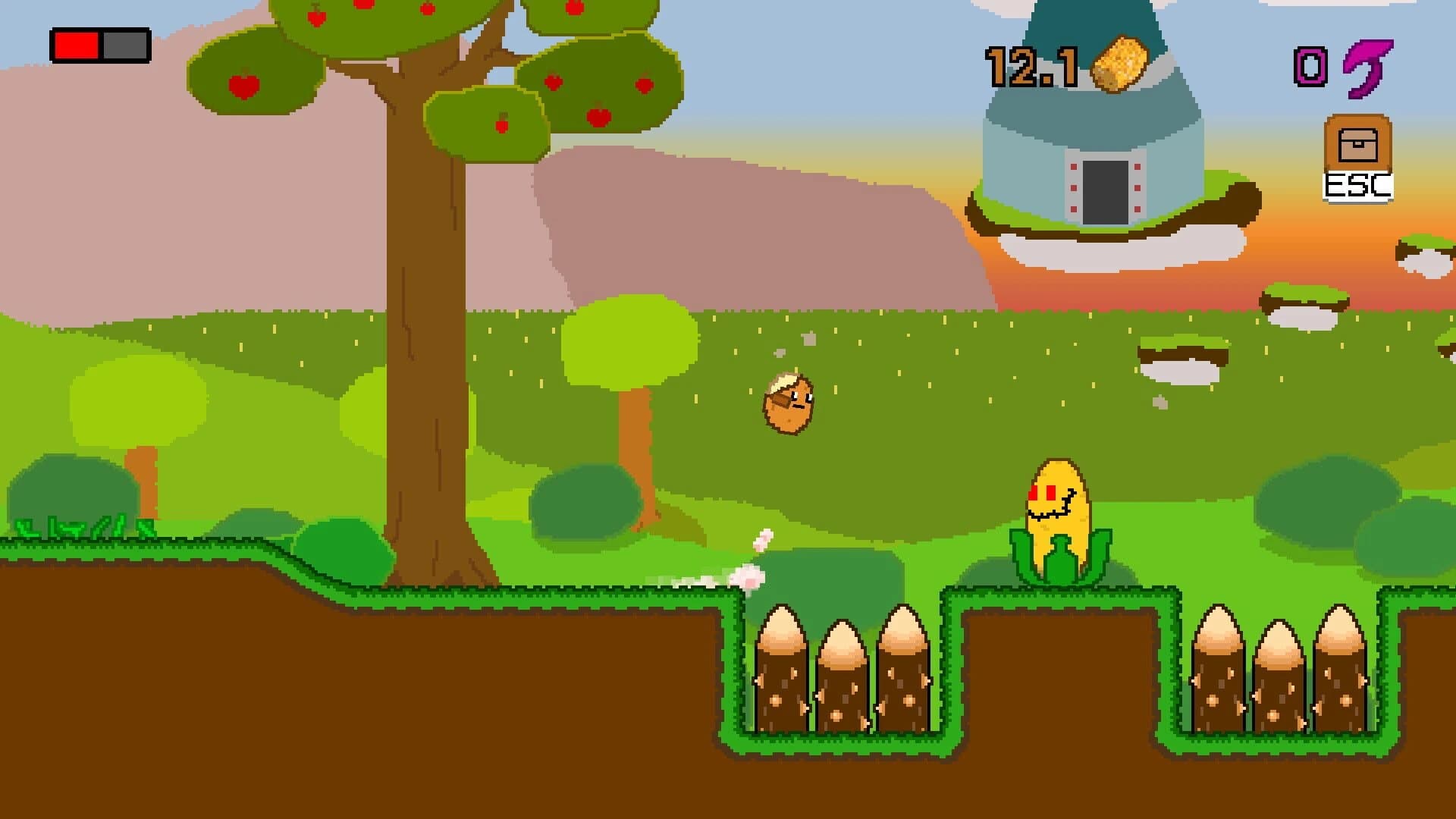Click the timer reading 12.1

[x=1031, y=67]
